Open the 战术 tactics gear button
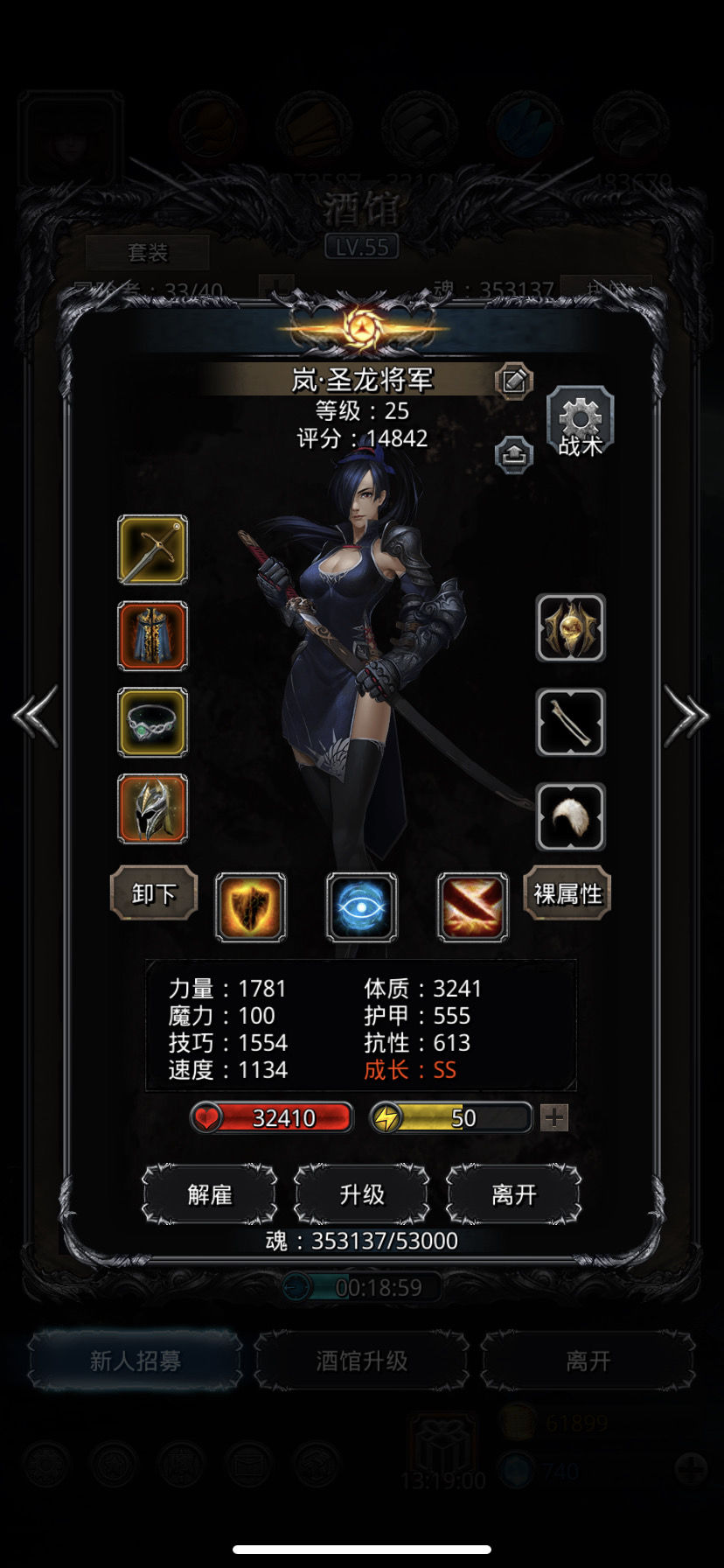724x1568 pixels. tap(580, 423)
